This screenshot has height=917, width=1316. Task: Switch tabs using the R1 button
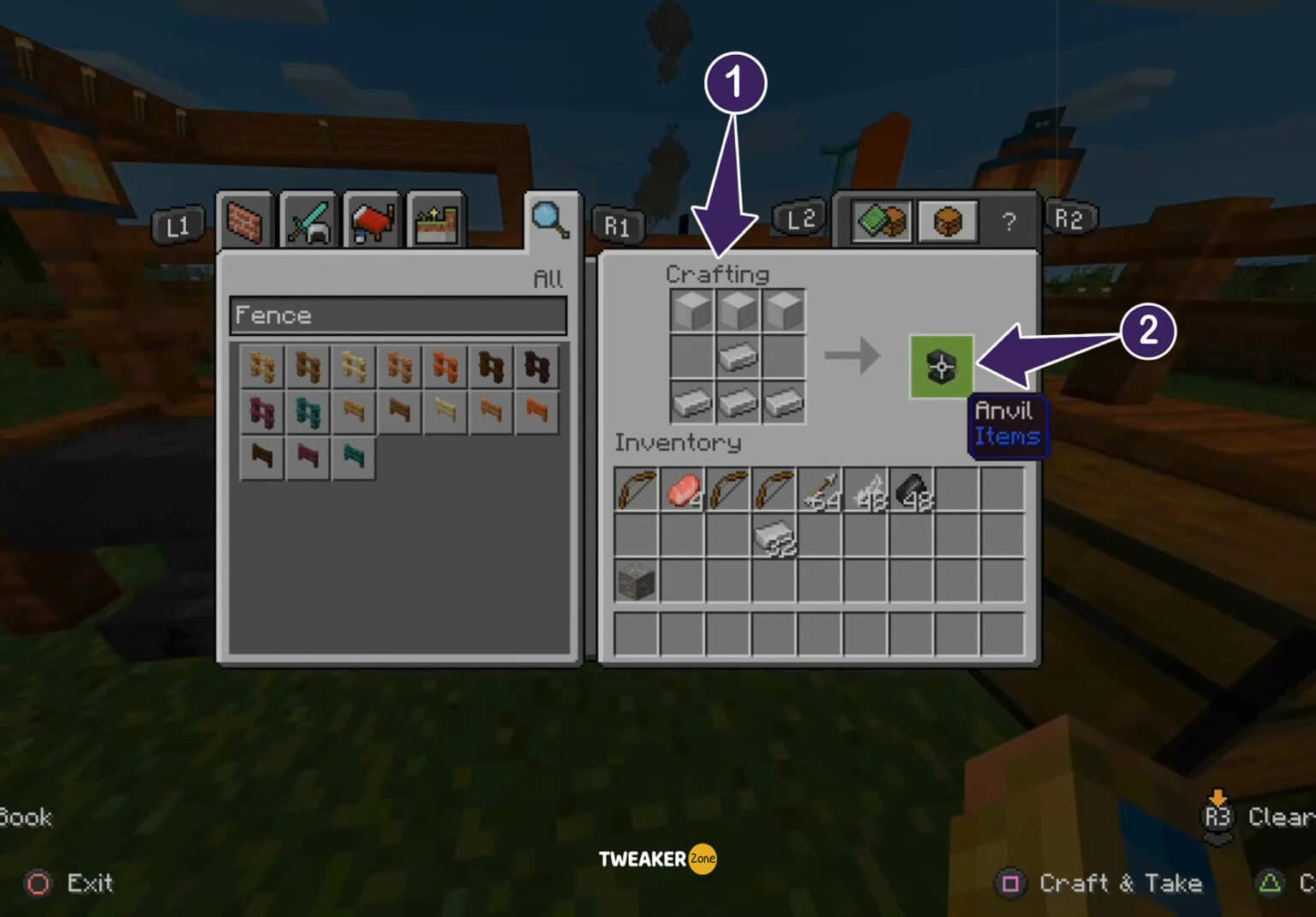coord(619,225)
